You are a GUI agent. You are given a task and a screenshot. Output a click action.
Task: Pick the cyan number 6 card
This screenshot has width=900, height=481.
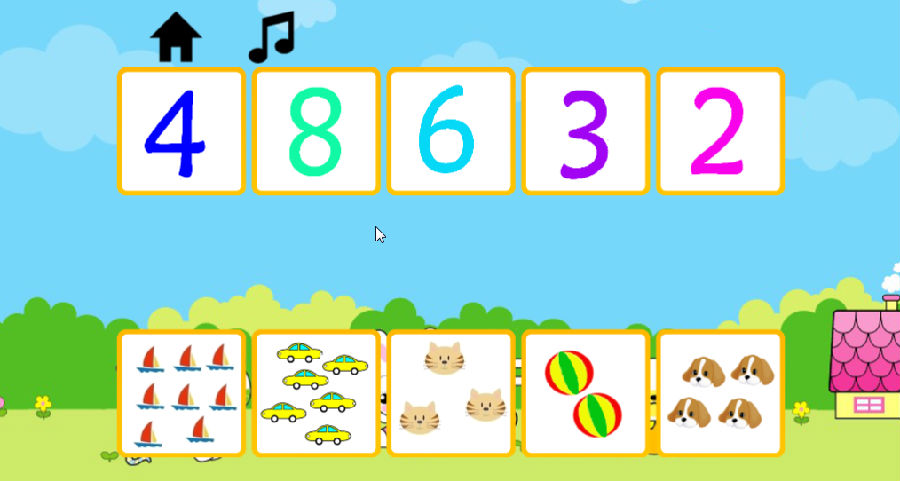451,131
